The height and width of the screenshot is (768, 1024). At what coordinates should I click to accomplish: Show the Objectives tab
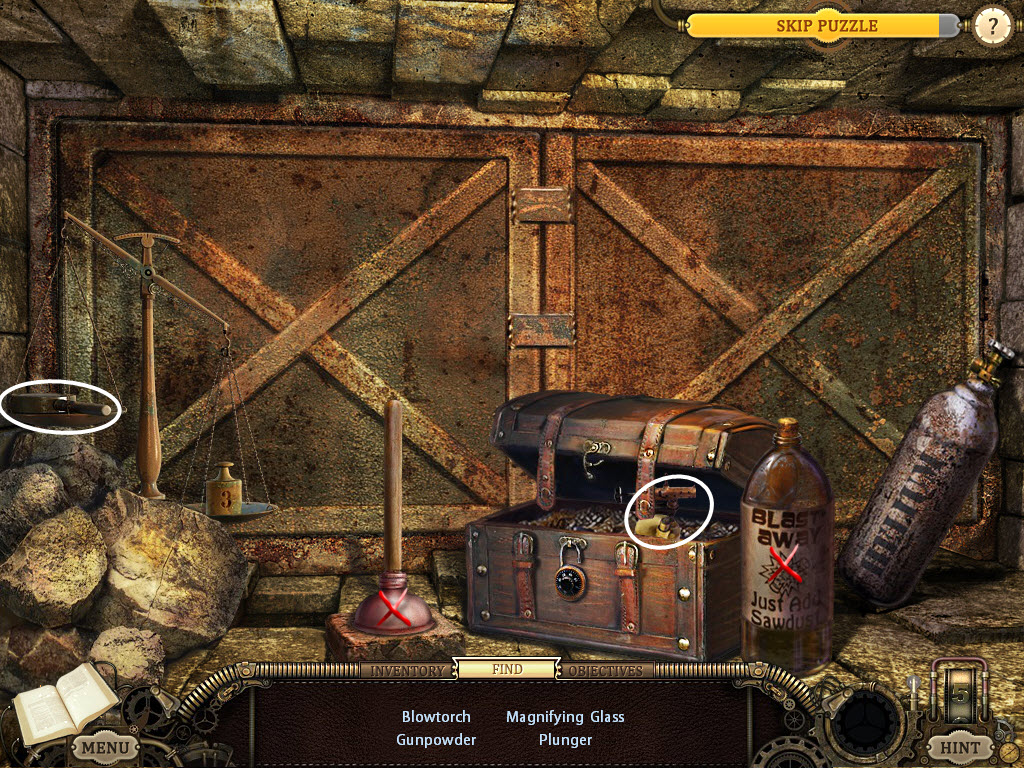coord(606,670)
